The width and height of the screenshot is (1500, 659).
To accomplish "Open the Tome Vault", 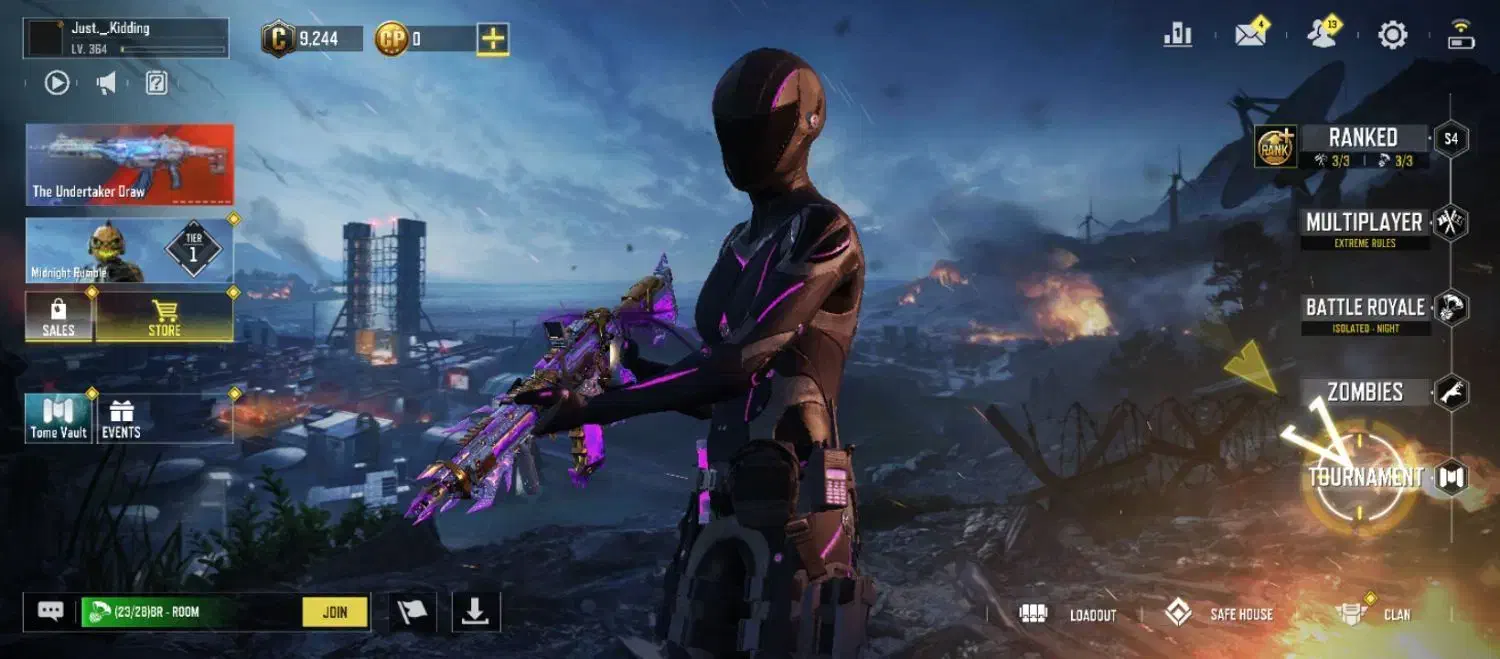I will (x=59, y=418).
